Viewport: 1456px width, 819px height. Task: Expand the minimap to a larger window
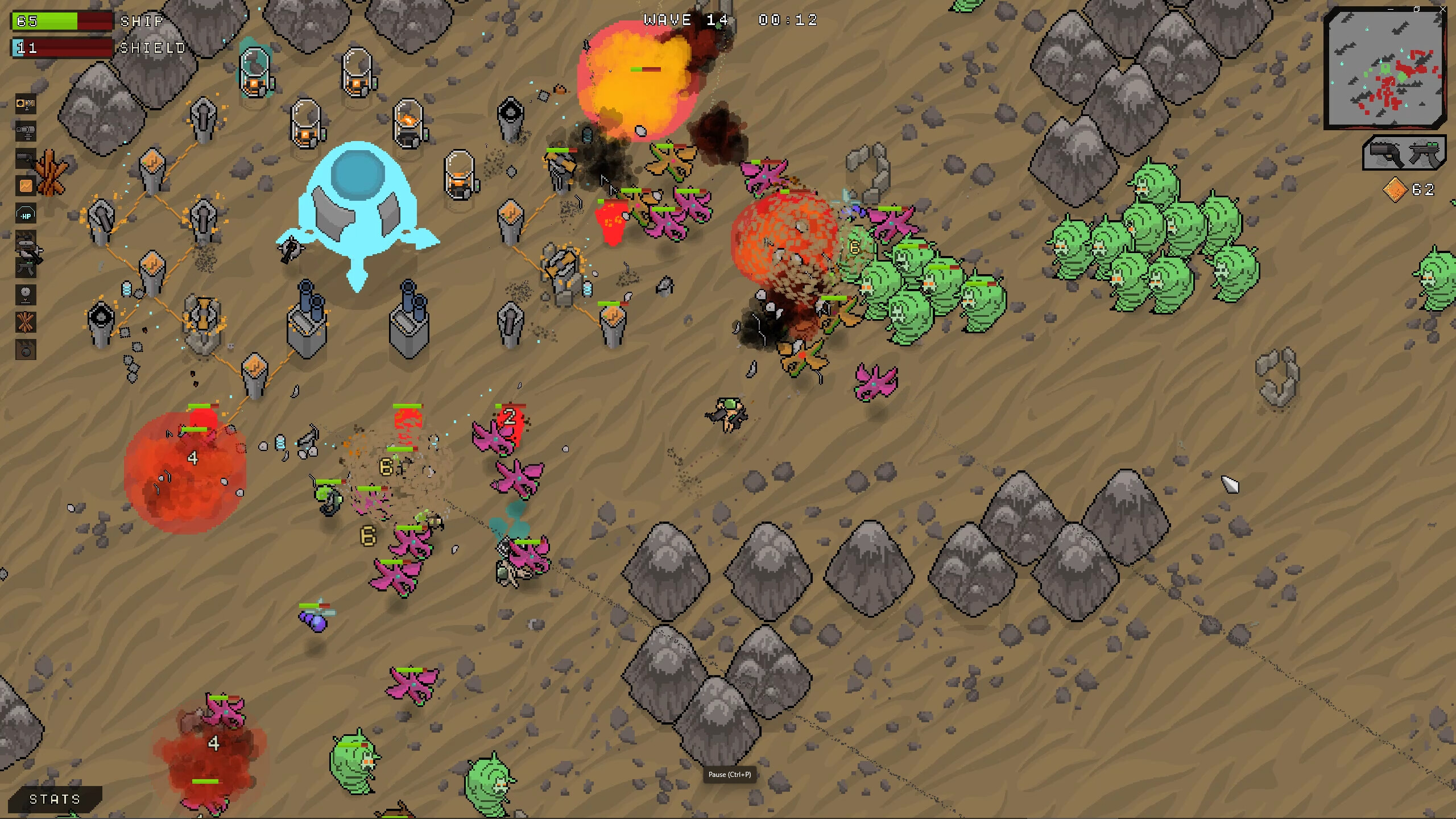pyautogui.click(x=1417, y=9)
